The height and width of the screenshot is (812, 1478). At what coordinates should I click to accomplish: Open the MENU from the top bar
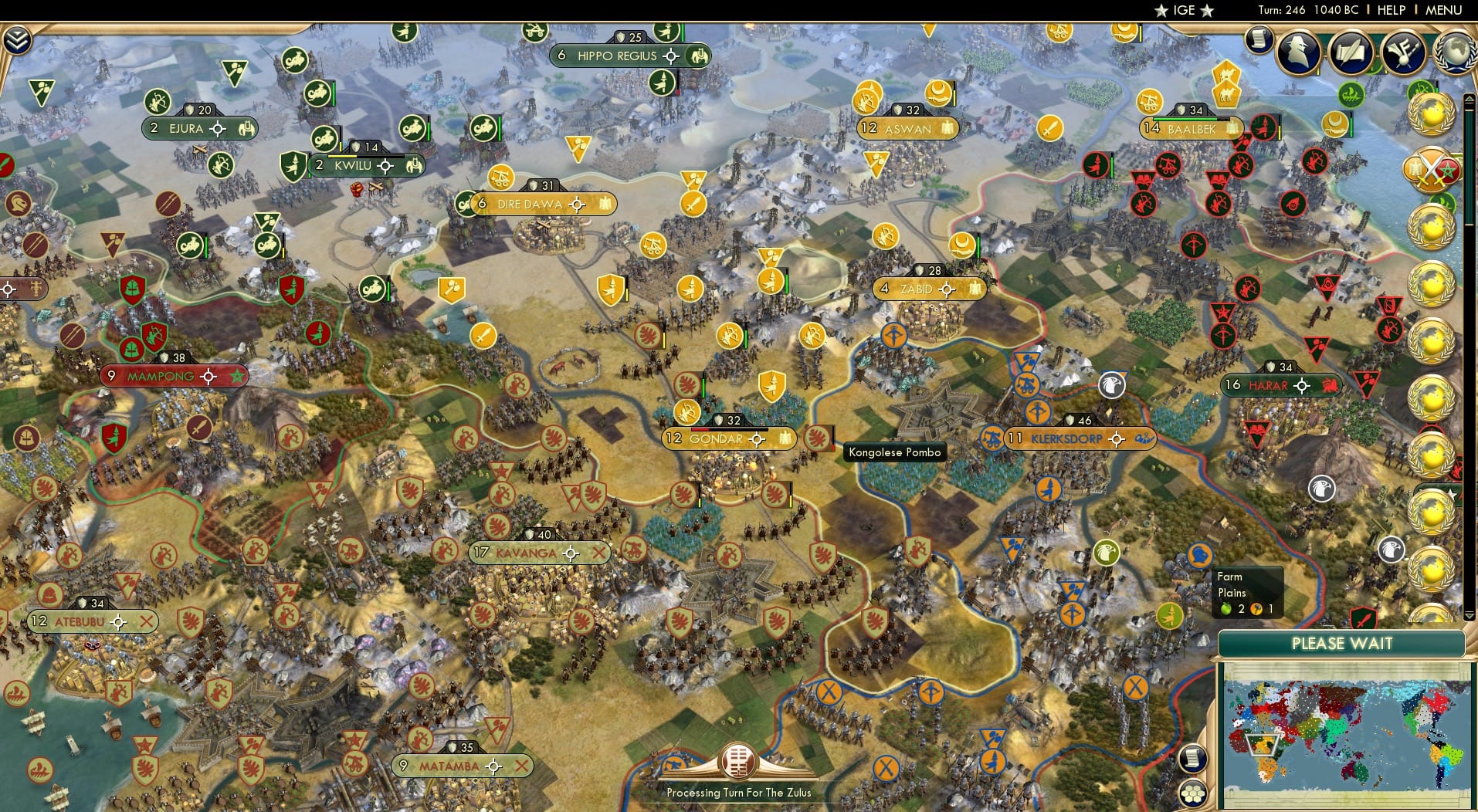point(1441,11)
